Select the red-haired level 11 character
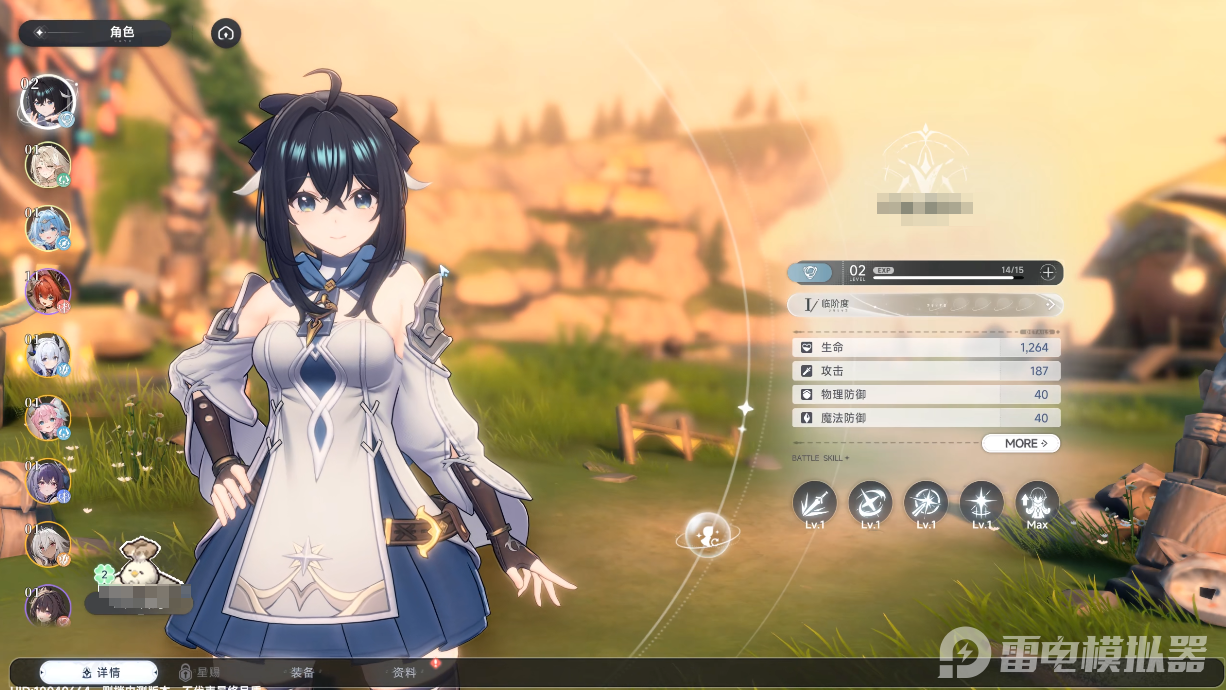This screenshot has height=690, width=1226. point(47,292)
